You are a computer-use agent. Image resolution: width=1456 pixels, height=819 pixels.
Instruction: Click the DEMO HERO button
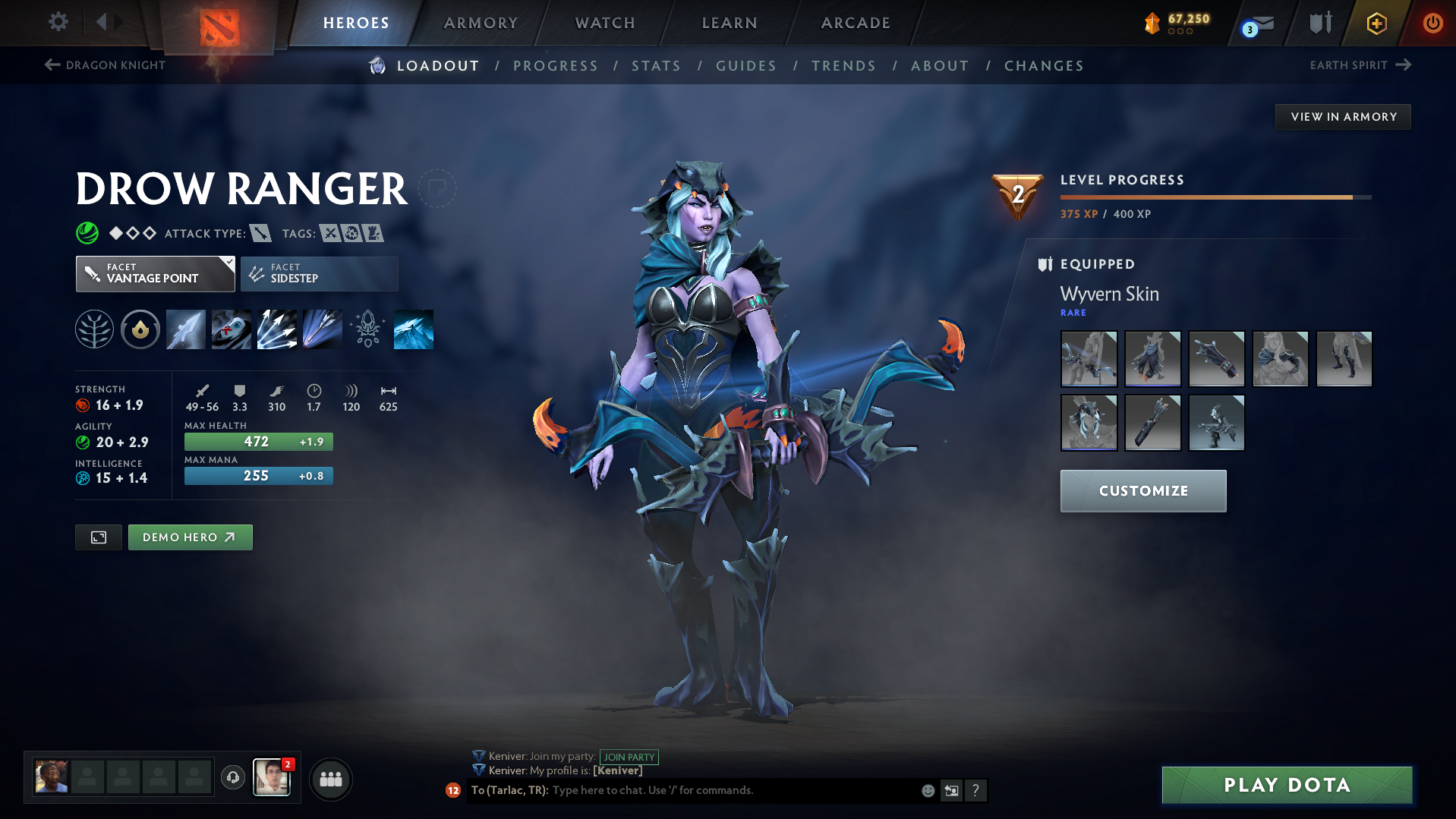(x=190, y=537)
